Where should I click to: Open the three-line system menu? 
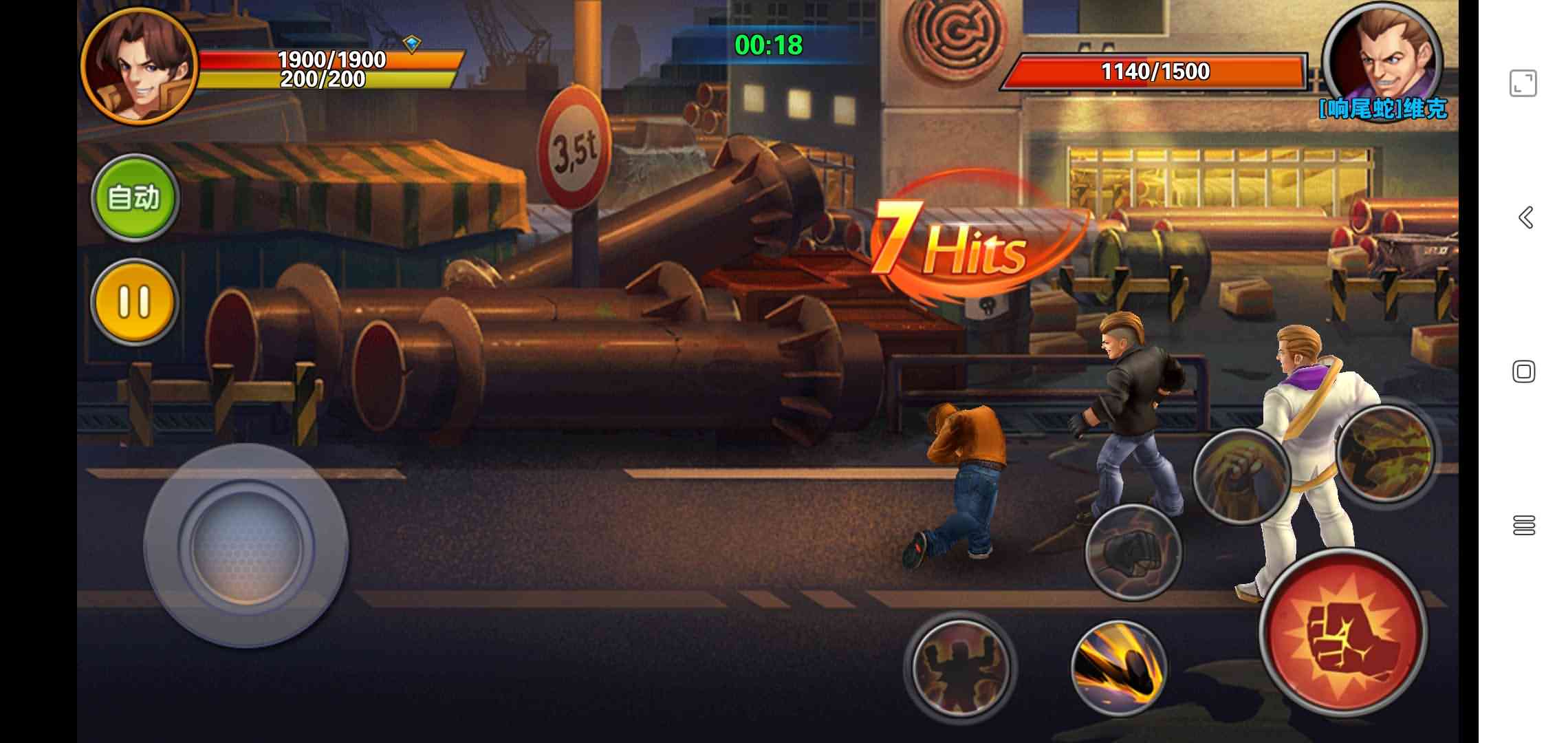coord(1524,526)
